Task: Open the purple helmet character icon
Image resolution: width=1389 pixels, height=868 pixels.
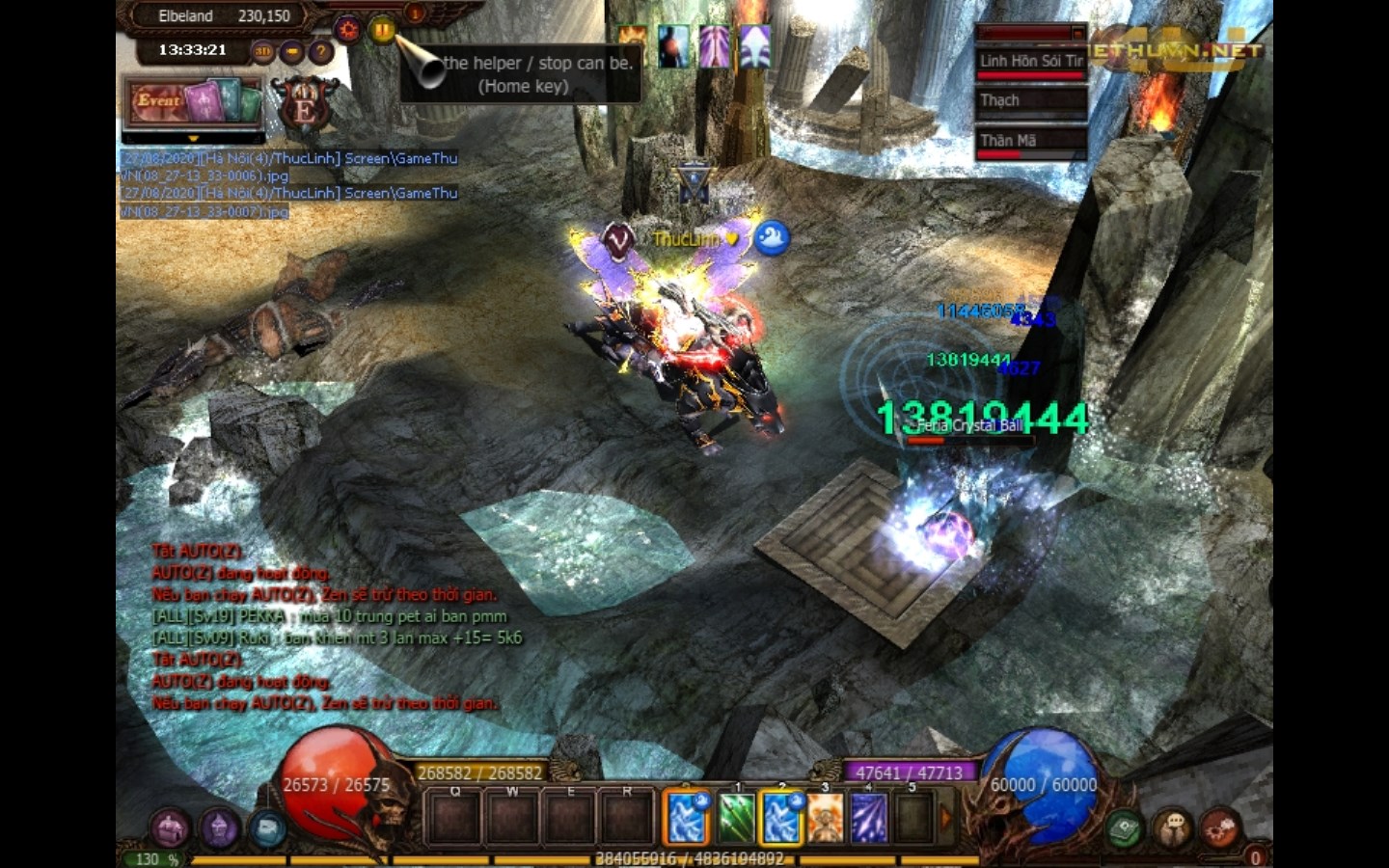Action: [x=219, y=827]
